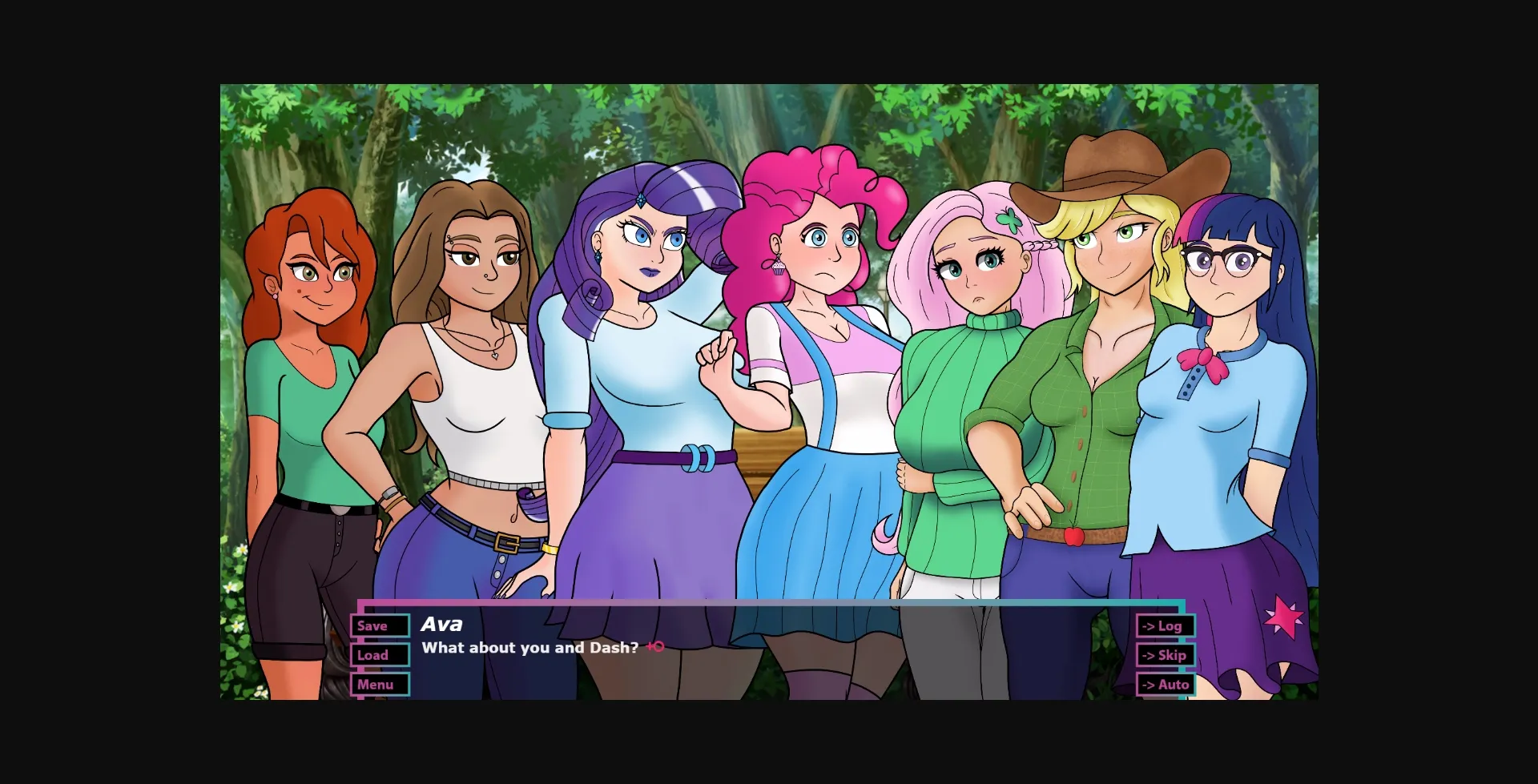Click the dialogue text to advance

530,648
